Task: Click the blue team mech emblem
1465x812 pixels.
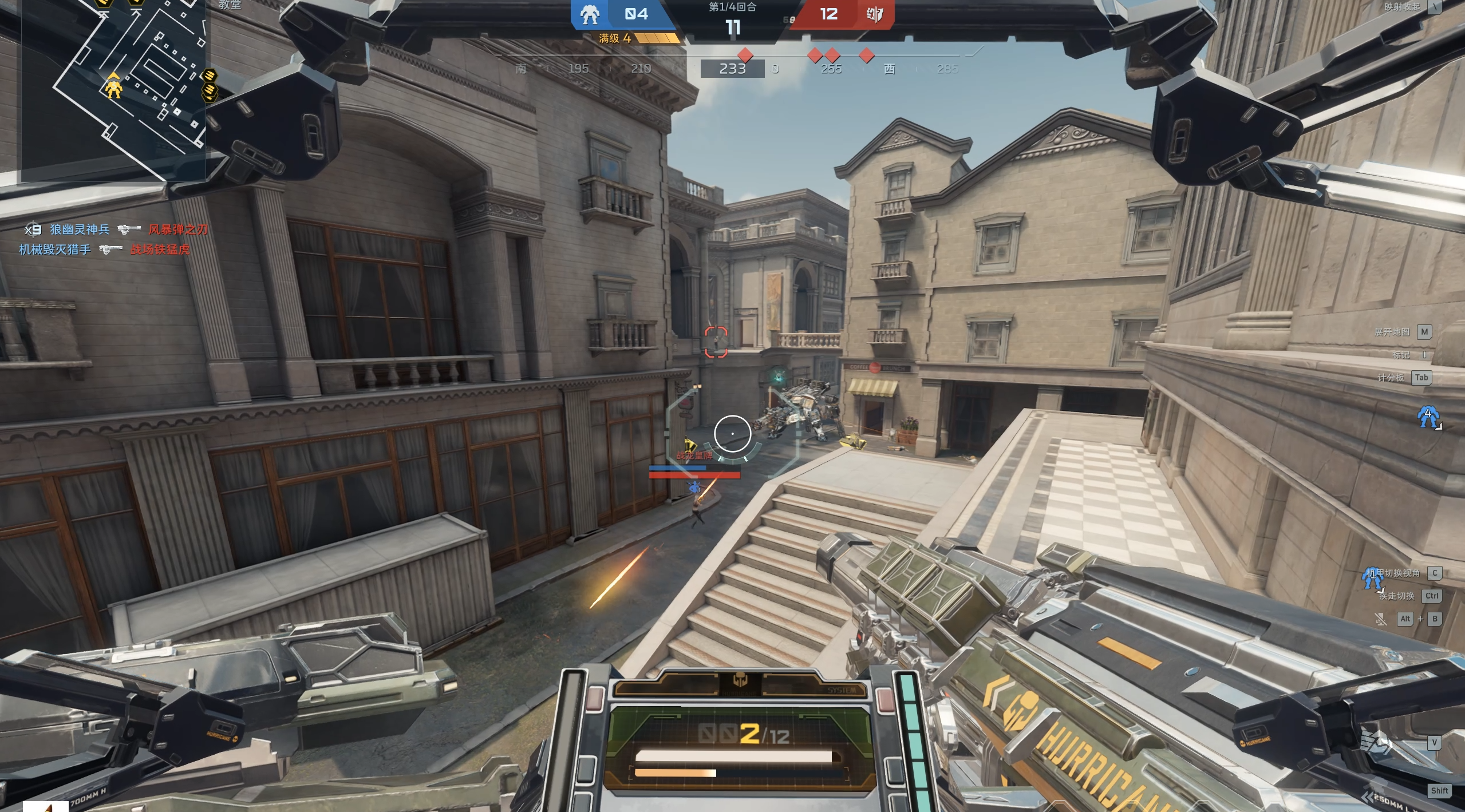Action: [590, 14]
